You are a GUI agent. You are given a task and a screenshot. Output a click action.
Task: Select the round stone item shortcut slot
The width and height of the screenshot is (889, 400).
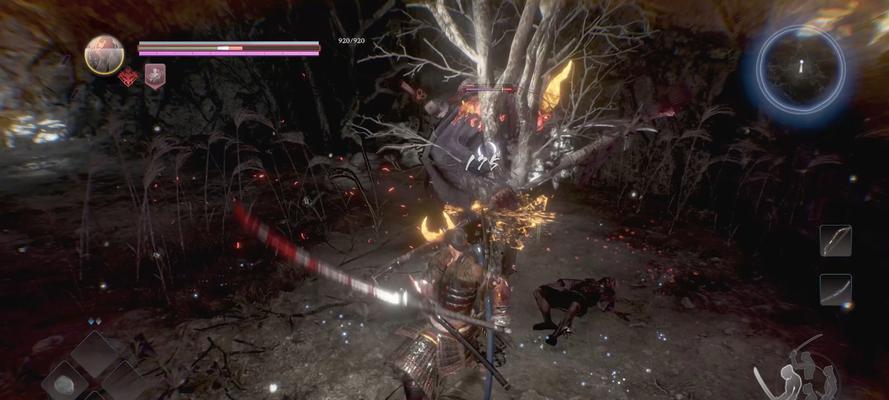click(63, 385)
